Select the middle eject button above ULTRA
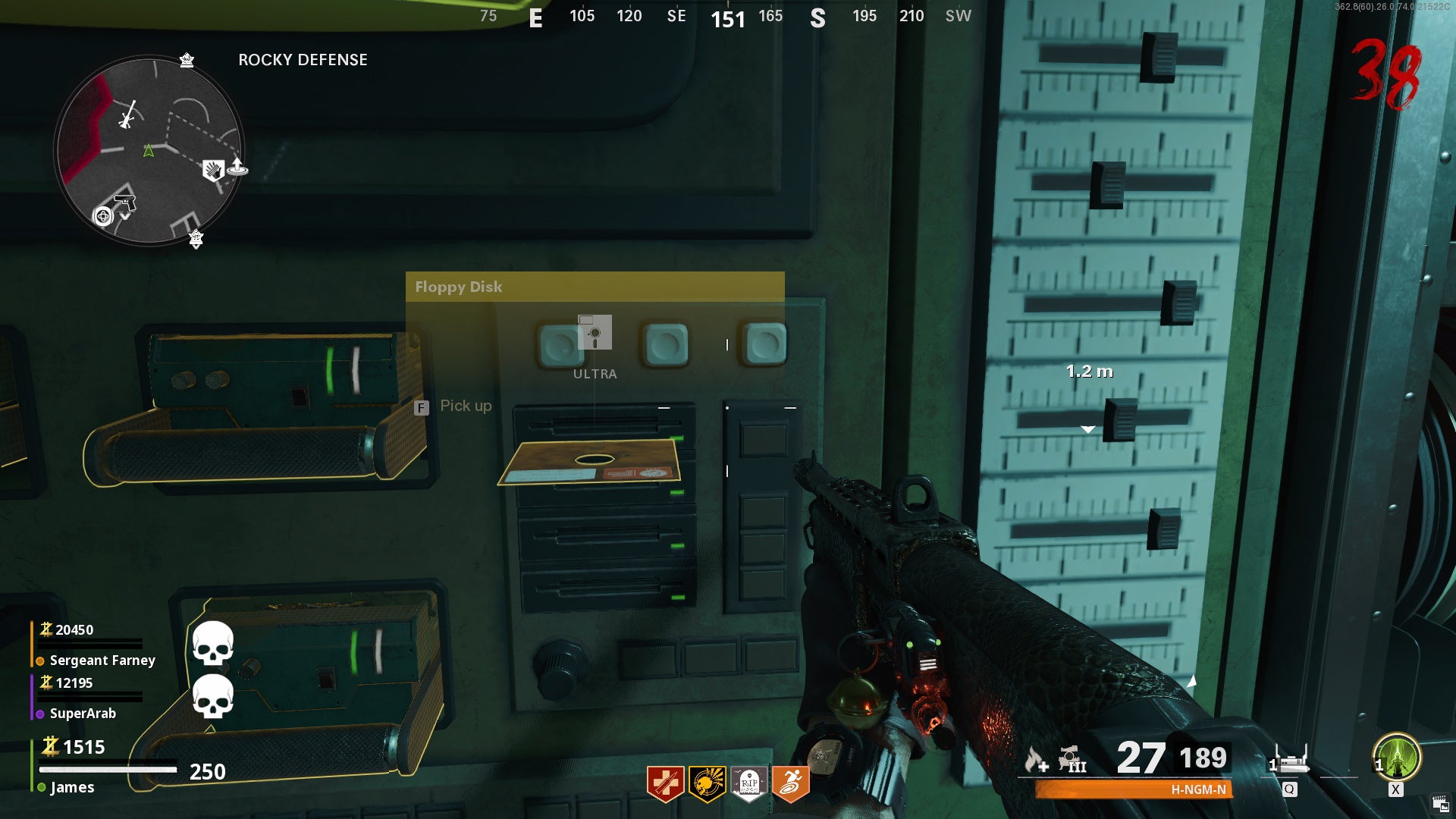This screenshot has width=1456, height=819. tap(664, 344)
